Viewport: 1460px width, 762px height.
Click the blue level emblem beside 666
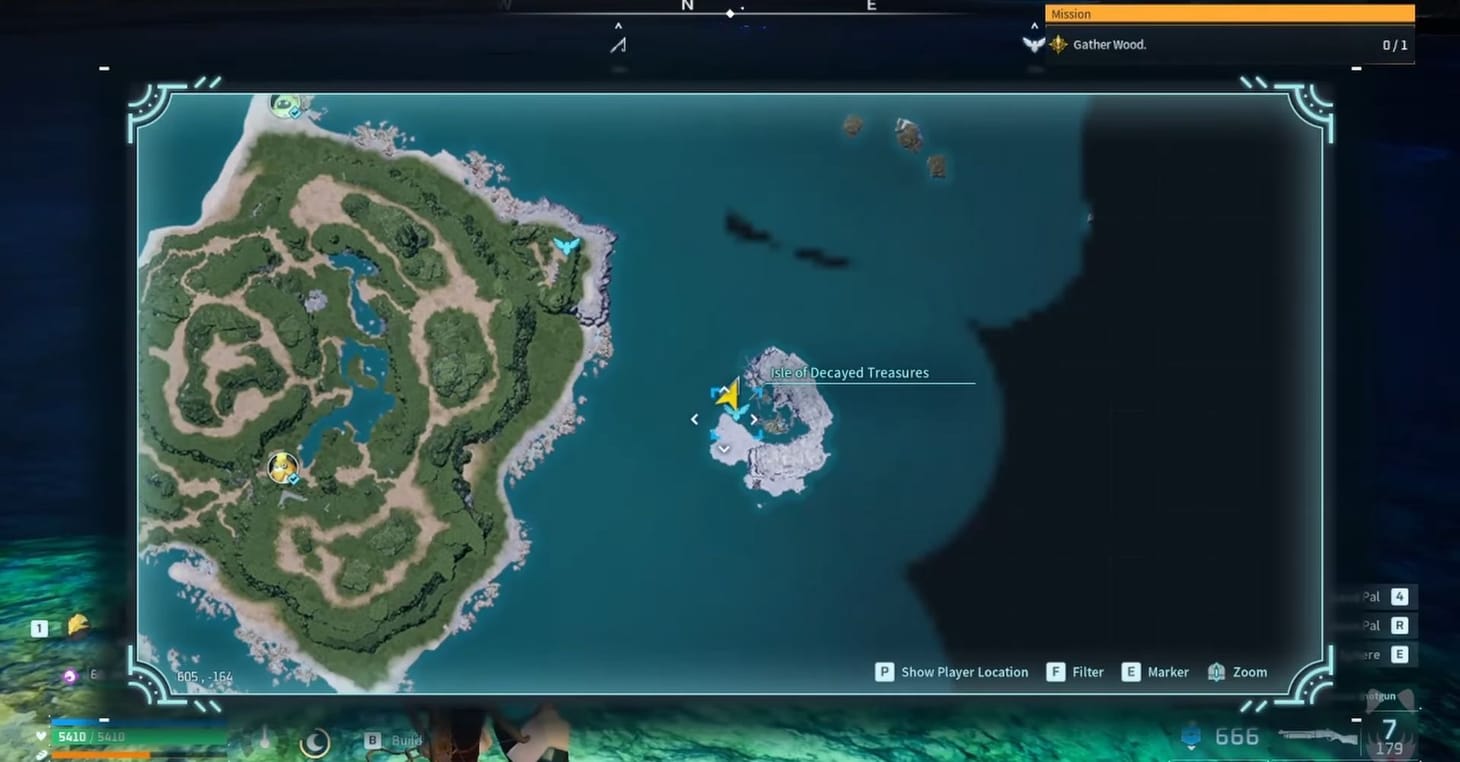1190,737
